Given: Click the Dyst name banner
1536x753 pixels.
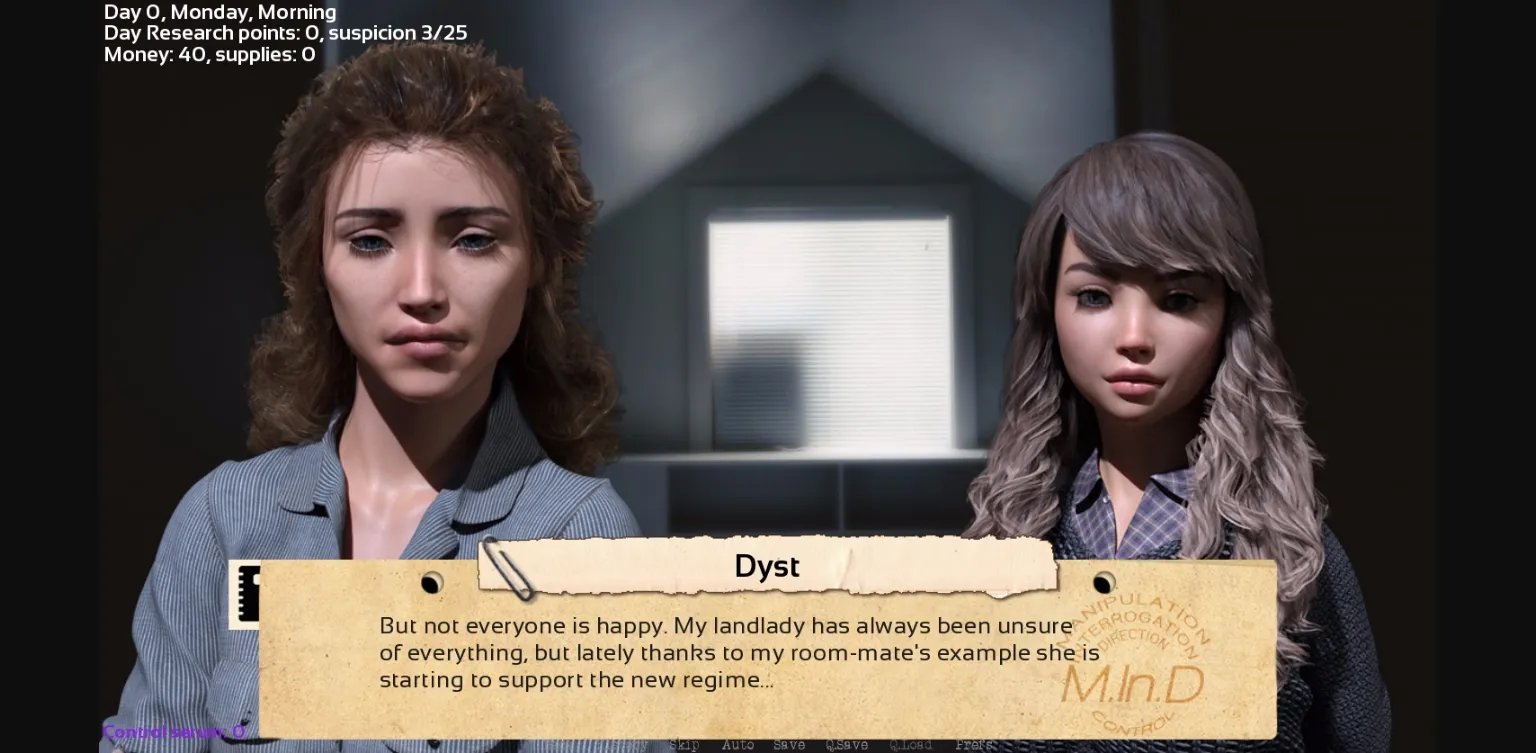Looking at the screenshot, I should pos(766,566).
